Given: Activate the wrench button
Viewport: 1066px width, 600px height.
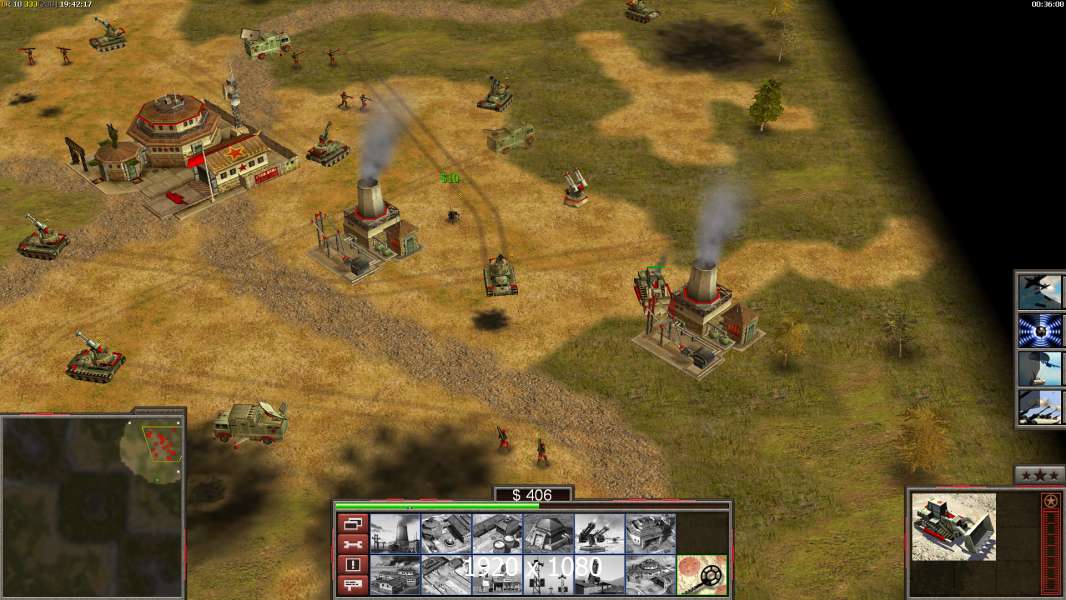Looking at the screenshot, I should coord(352,544).
